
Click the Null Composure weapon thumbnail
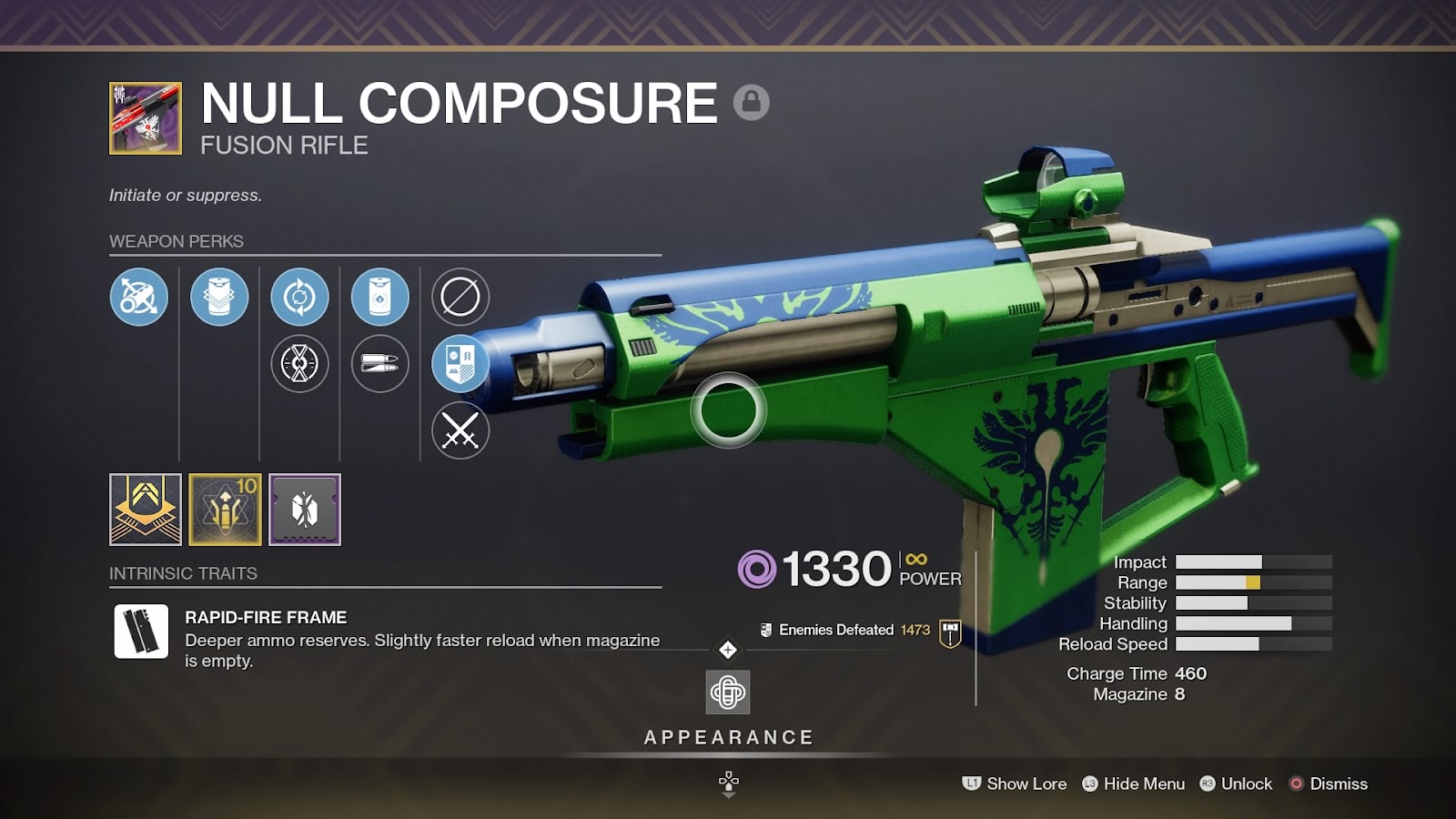click(146, 118)
